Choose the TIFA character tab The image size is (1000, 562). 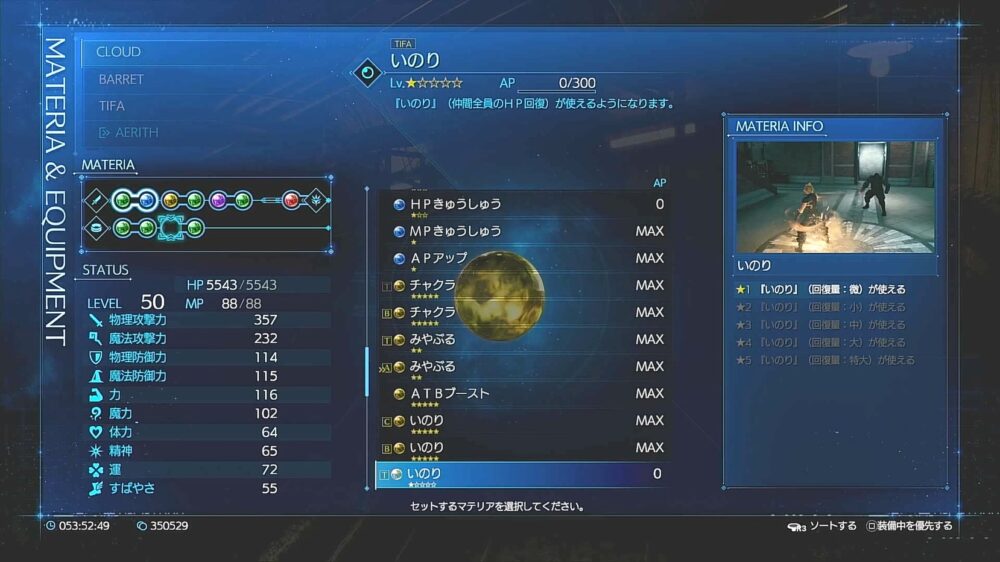coord(112,106)
